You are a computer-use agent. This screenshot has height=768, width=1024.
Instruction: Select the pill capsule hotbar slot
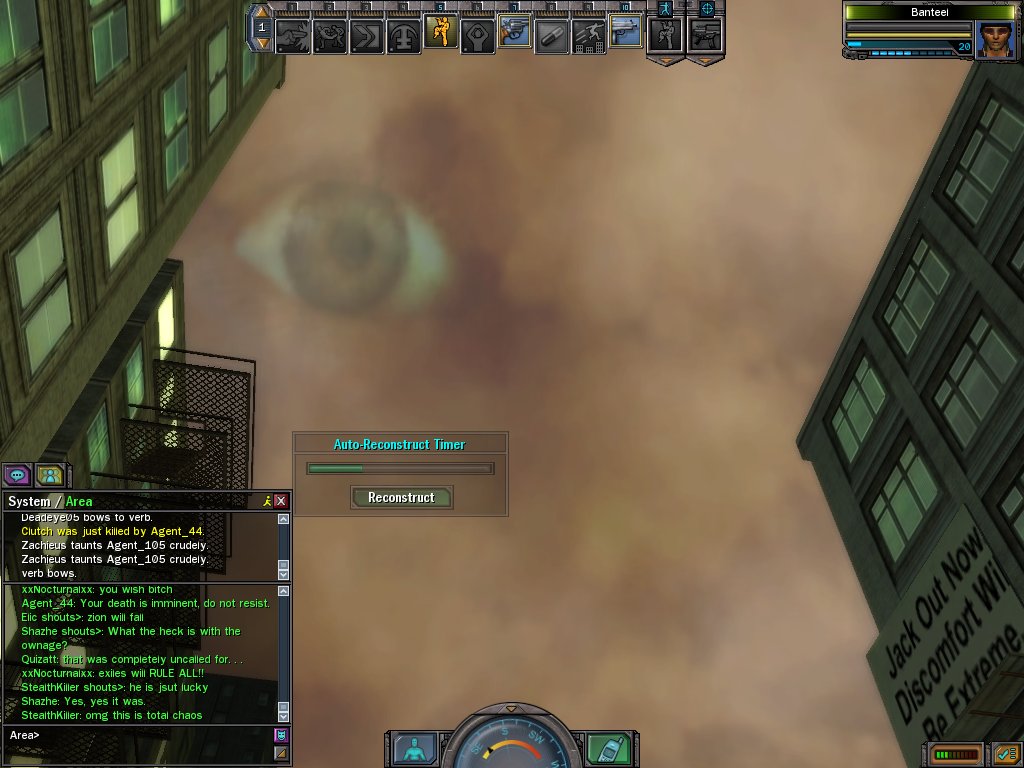[x=551, y=36]
